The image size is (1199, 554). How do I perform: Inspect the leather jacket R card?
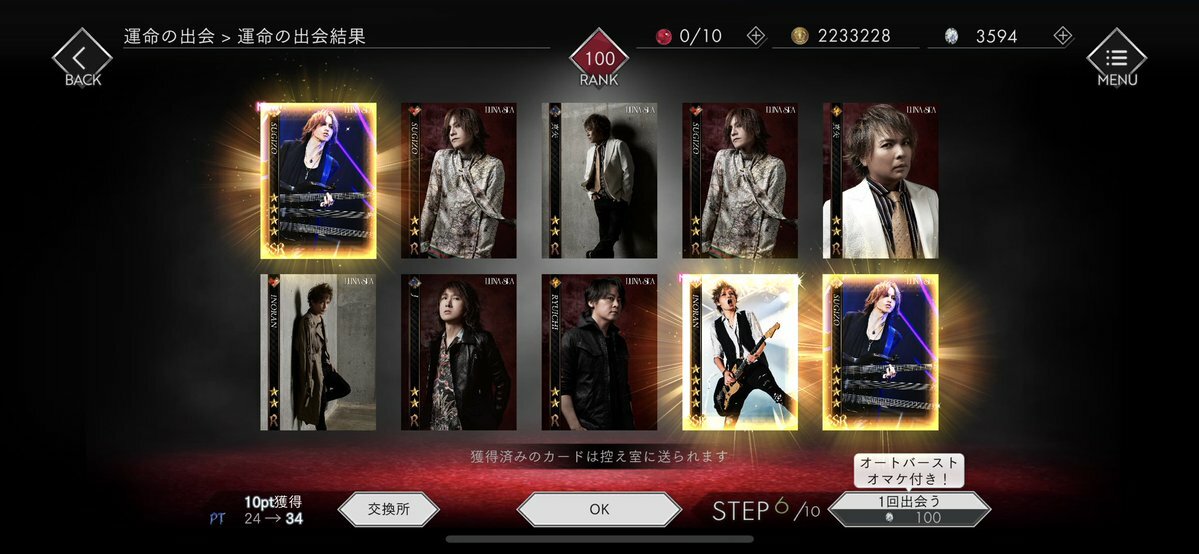pyautogui.click(x=459, y=352)
